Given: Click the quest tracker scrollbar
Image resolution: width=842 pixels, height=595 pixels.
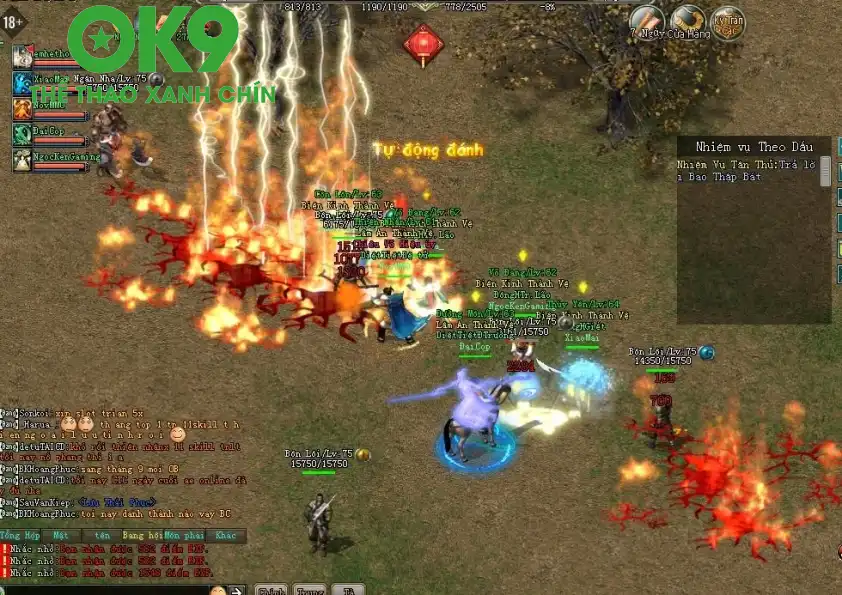Looking at the screenshot, I should tap(825, 172).
